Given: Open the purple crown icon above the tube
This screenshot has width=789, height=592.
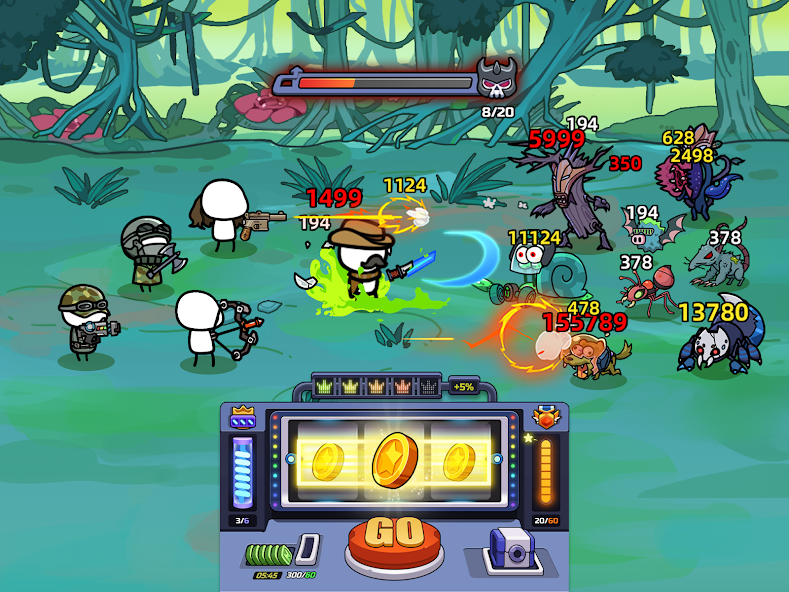Looking at the screenshot, I should [x=243, y=418].
